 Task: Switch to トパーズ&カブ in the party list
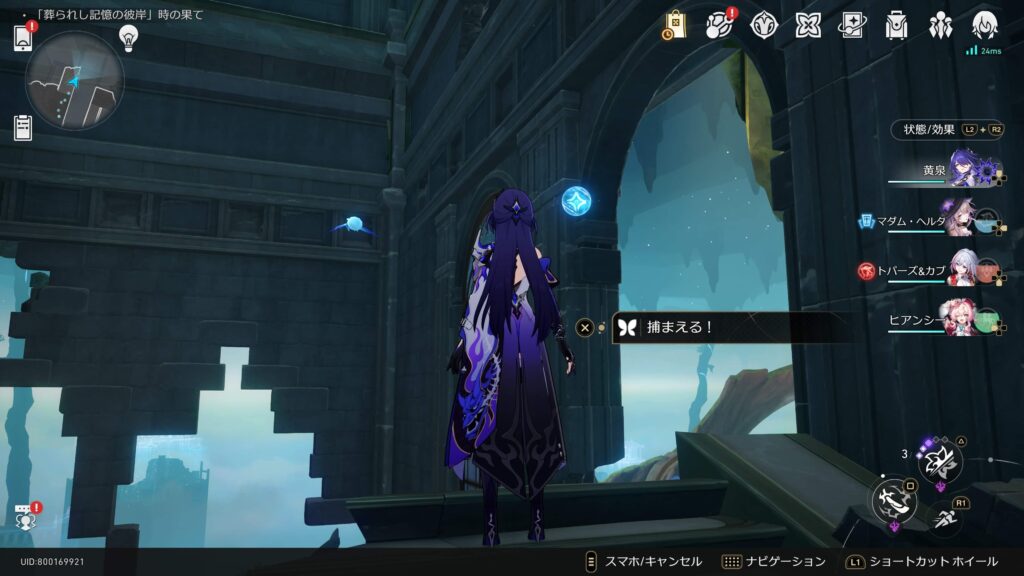pos(962,269)
